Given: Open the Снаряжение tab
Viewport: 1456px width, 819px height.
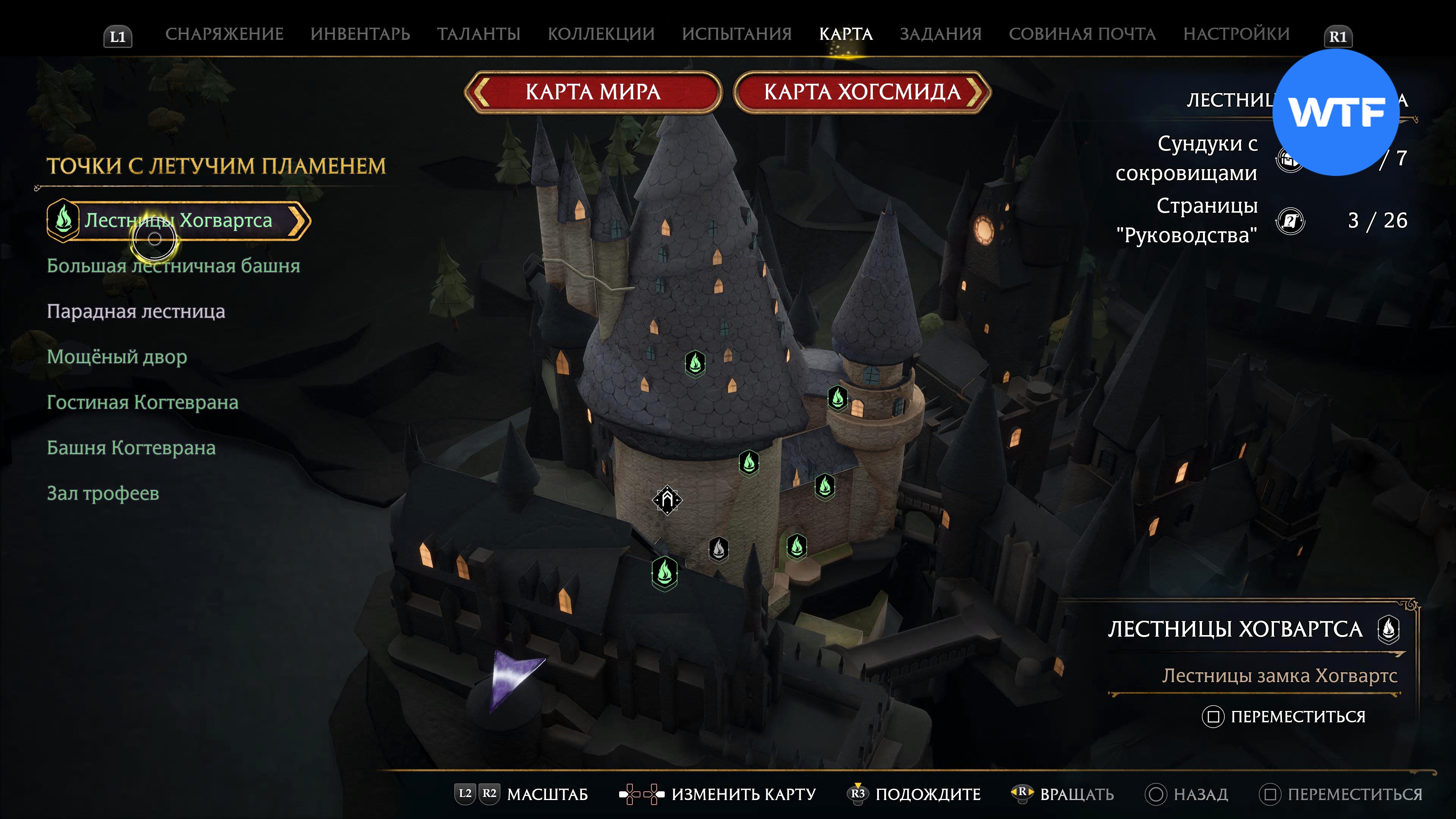Looking at the screenshot, I should 224,34.
